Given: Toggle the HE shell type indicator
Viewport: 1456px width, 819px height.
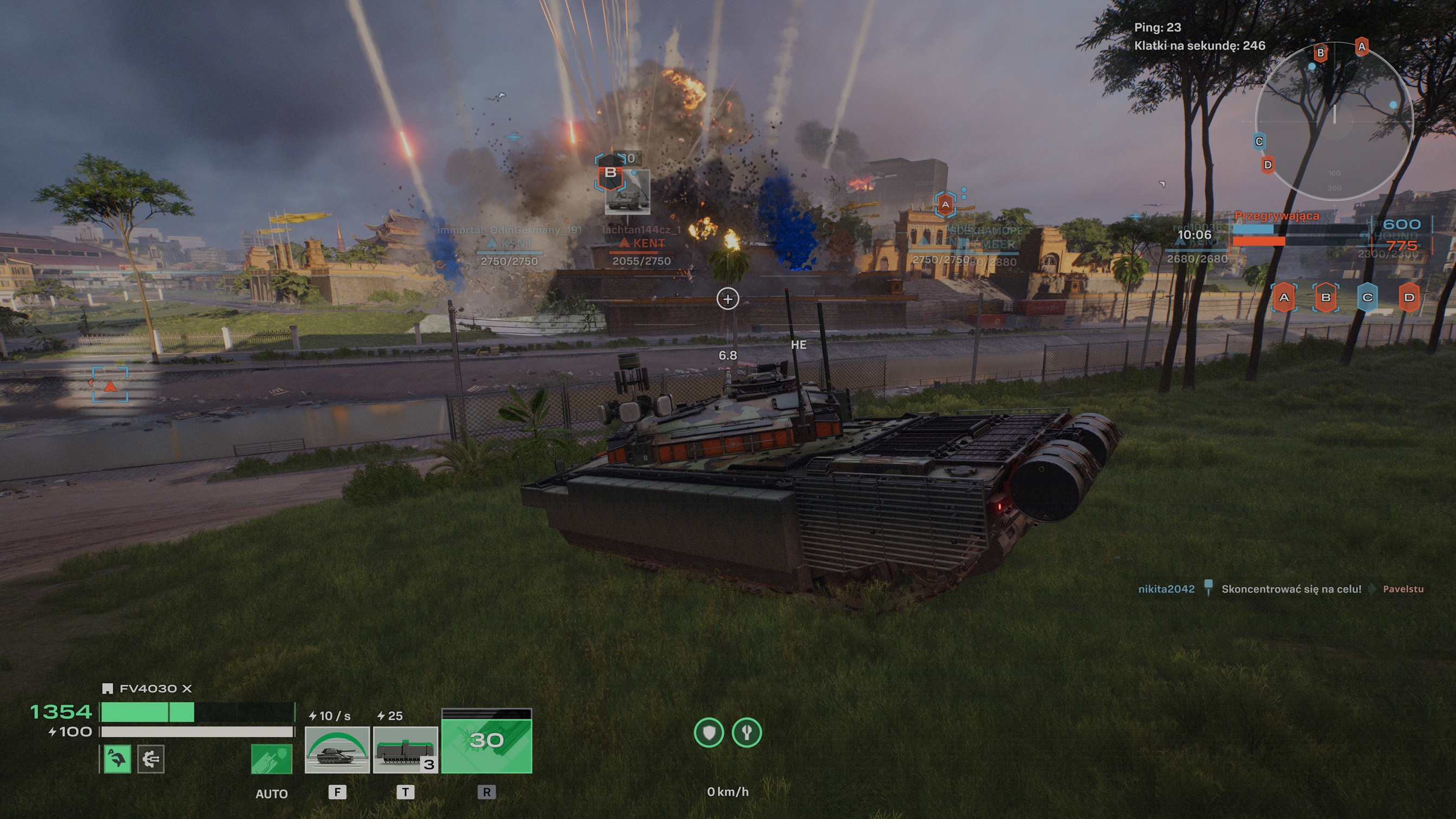Looking at the screenshot, I should point(797,346).
